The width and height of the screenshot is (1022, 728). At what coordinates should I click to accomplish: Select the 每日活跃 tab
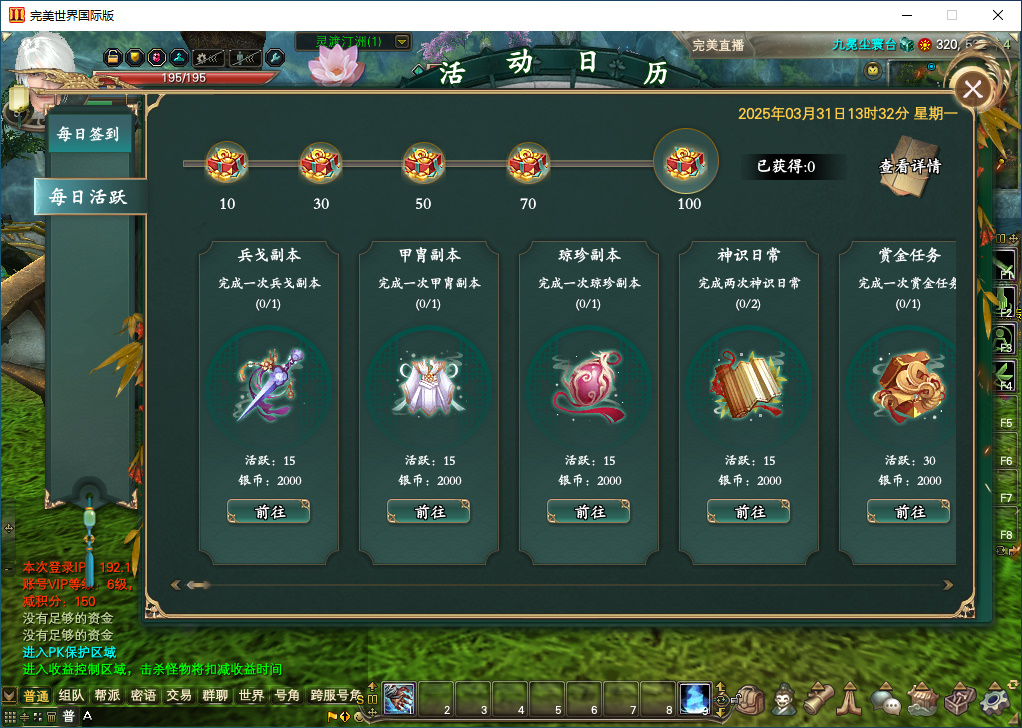[88, 196]
